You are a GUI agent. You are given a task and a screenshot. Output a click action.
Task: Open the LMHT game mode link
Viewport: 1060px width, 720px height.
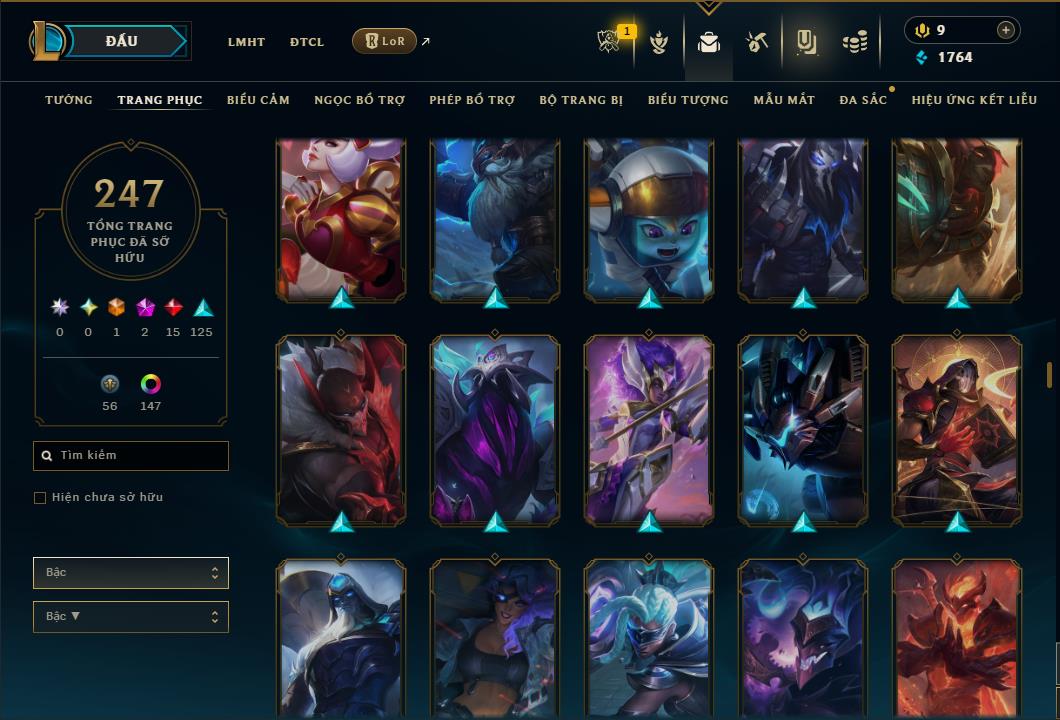pyautogui.click(x=246, y=42)
